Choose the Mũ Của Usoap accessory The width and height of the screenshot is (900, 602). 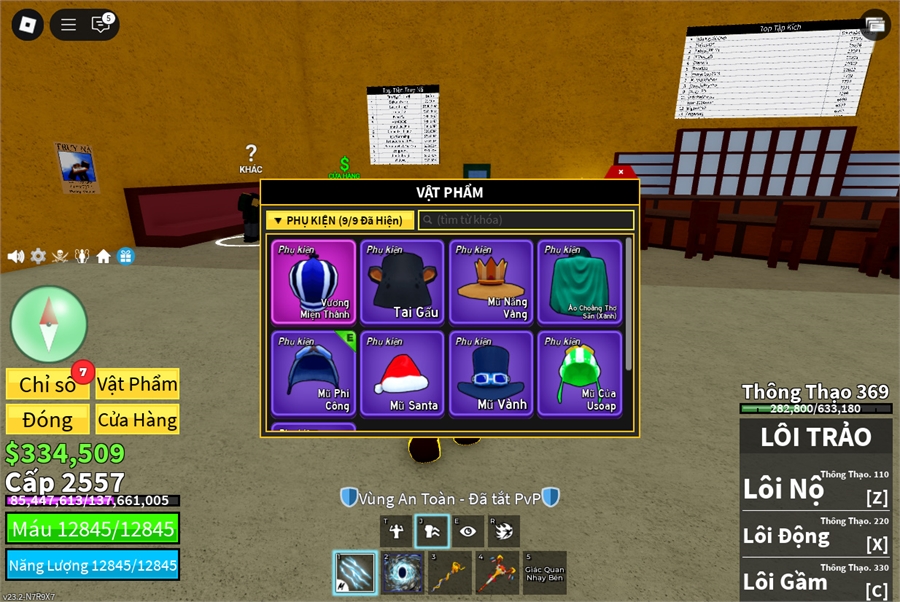(x=580, y=373)
